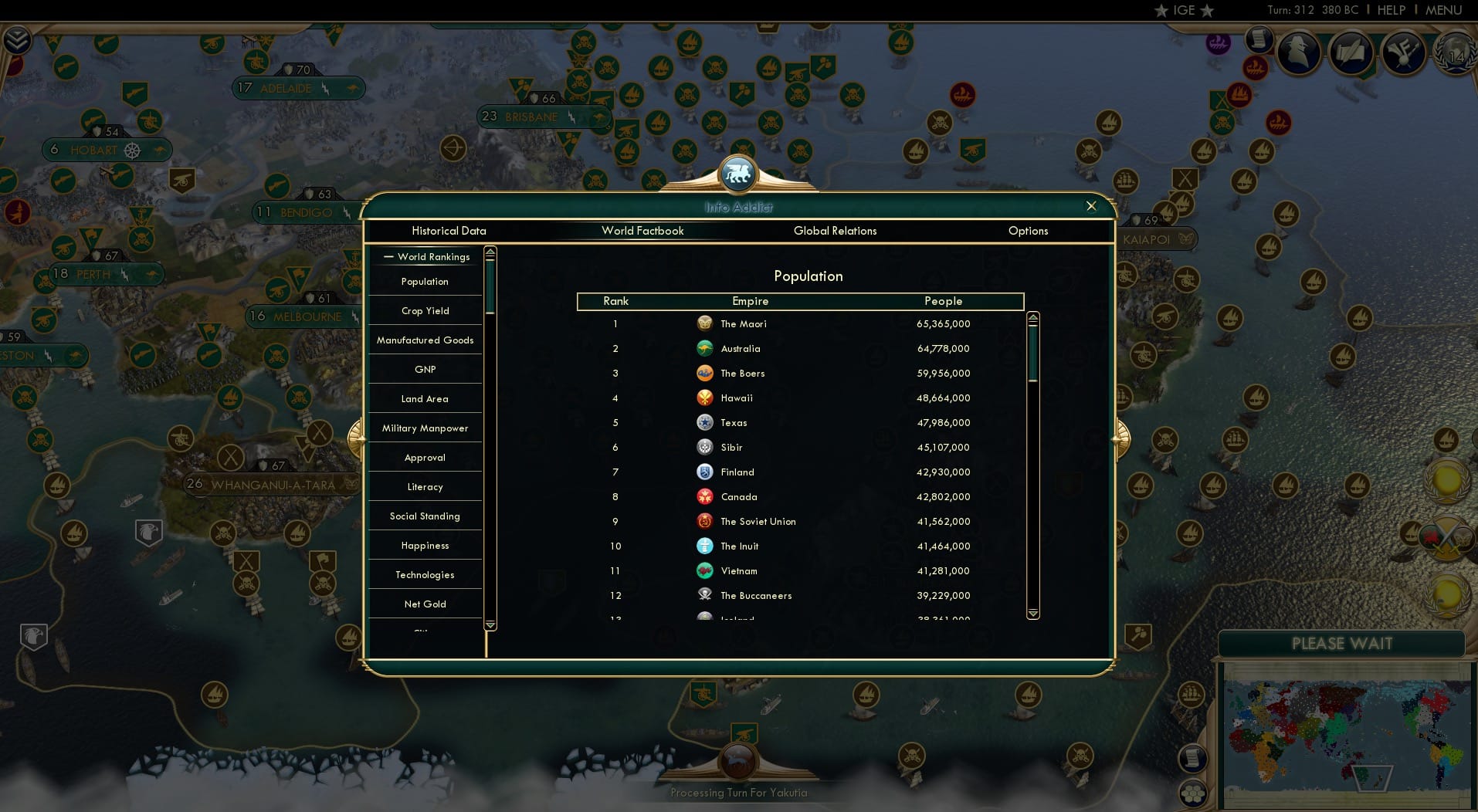Click The Maori civilization icon in the rankings
The width and height of the screenshot is (1478, 812).
point(705,324)
